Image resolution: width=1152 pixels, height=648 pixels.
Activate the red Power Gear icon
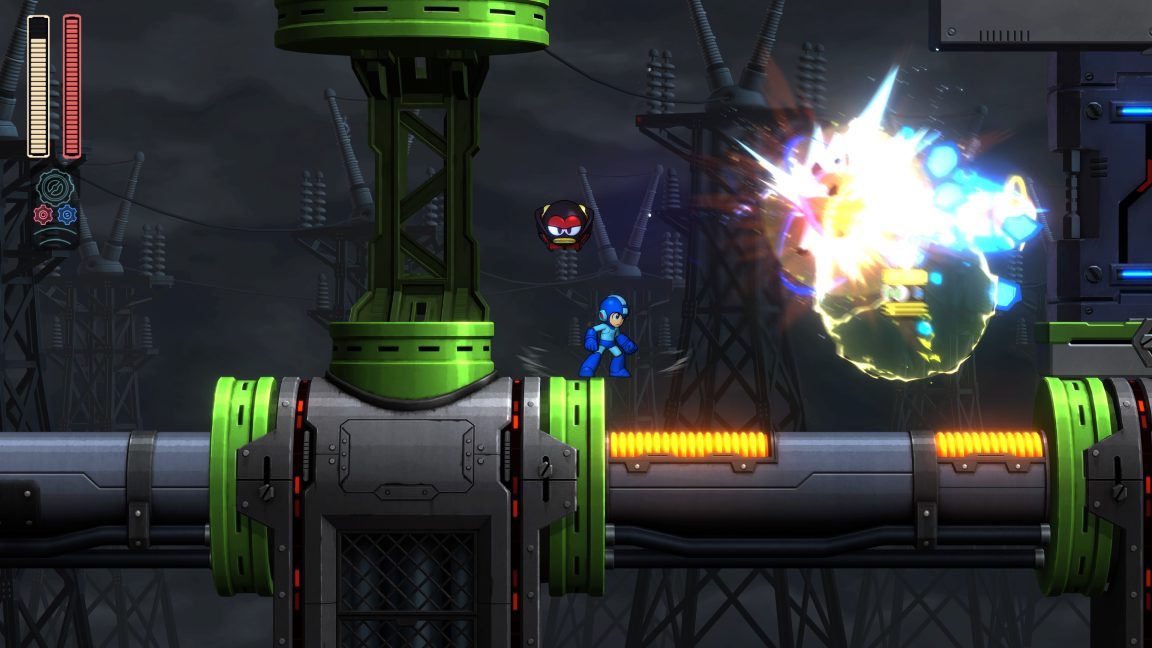43,214
